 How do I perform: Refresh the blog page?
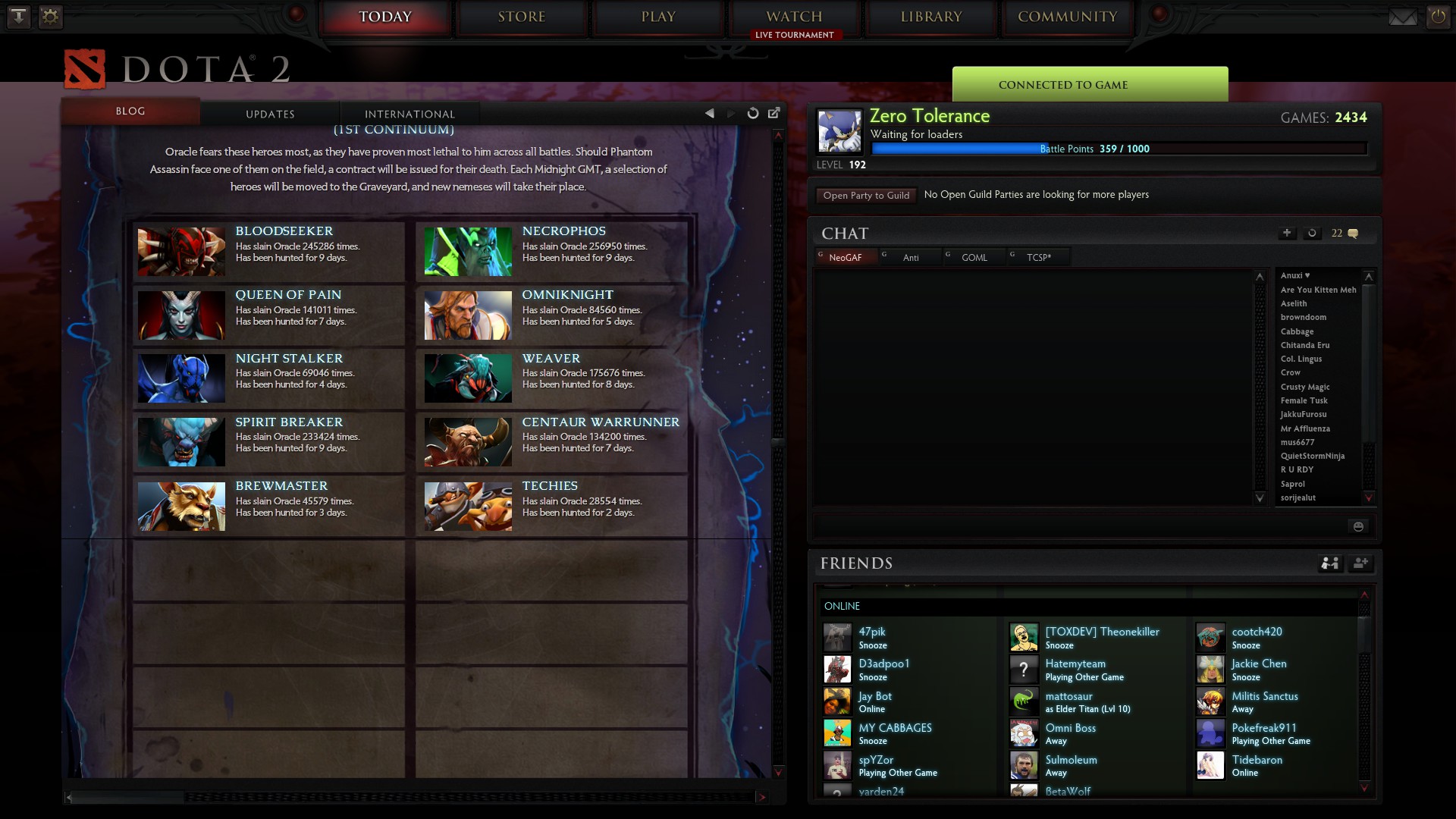(752, 112)
